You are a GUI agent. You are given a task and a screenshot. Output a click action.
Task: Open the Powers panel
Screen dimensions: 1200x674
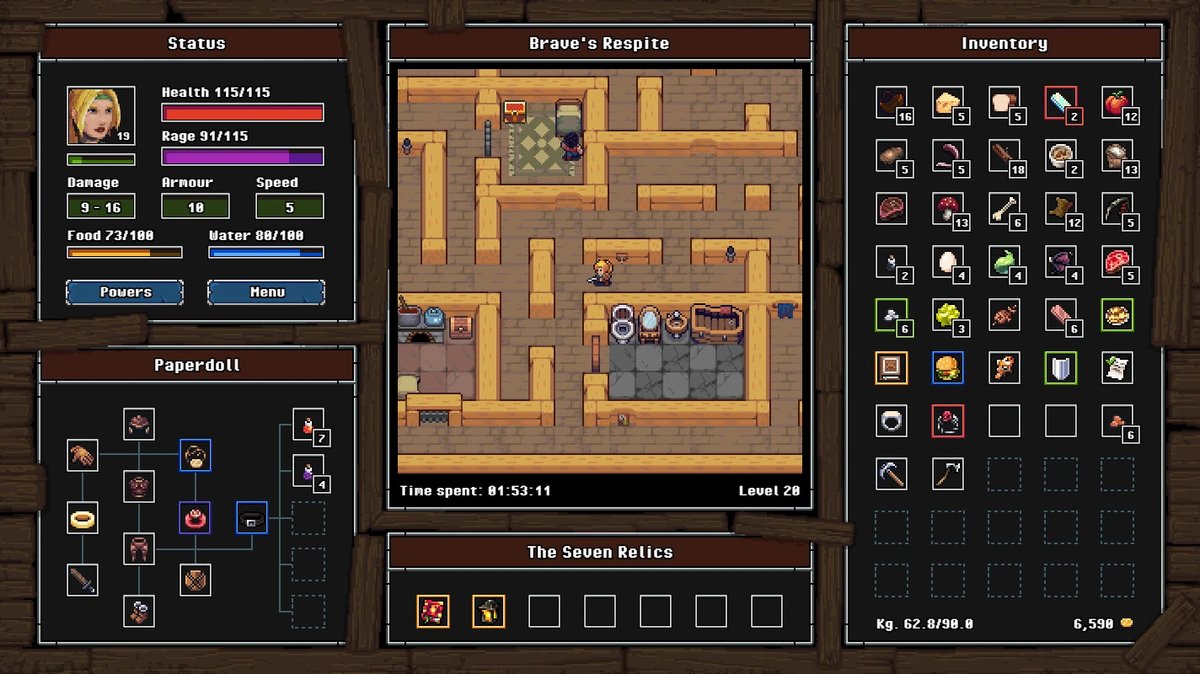click(125, 292)
